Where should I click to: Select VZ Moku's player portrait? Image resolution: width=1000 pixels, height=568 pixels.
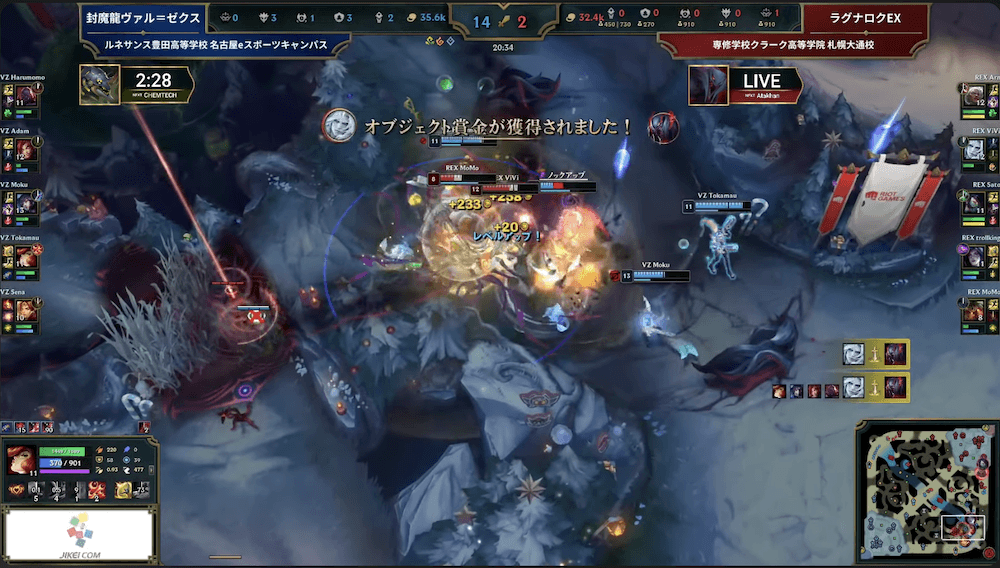26,203
